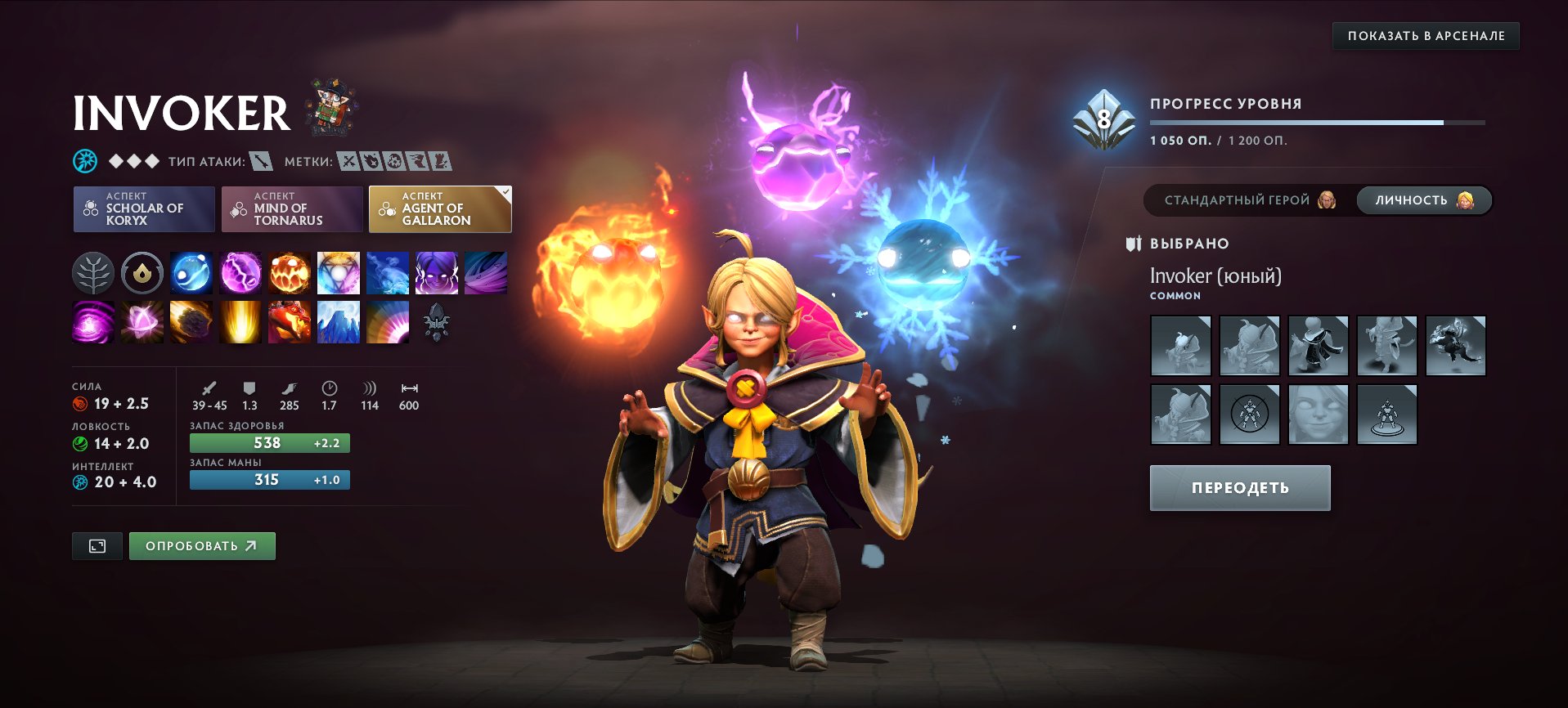Image resolution: width=1568 pixels, height=708 pixels.
Task: Select the purple Wex orb ability
Action: pyautogui.click(x=240, y=273)
